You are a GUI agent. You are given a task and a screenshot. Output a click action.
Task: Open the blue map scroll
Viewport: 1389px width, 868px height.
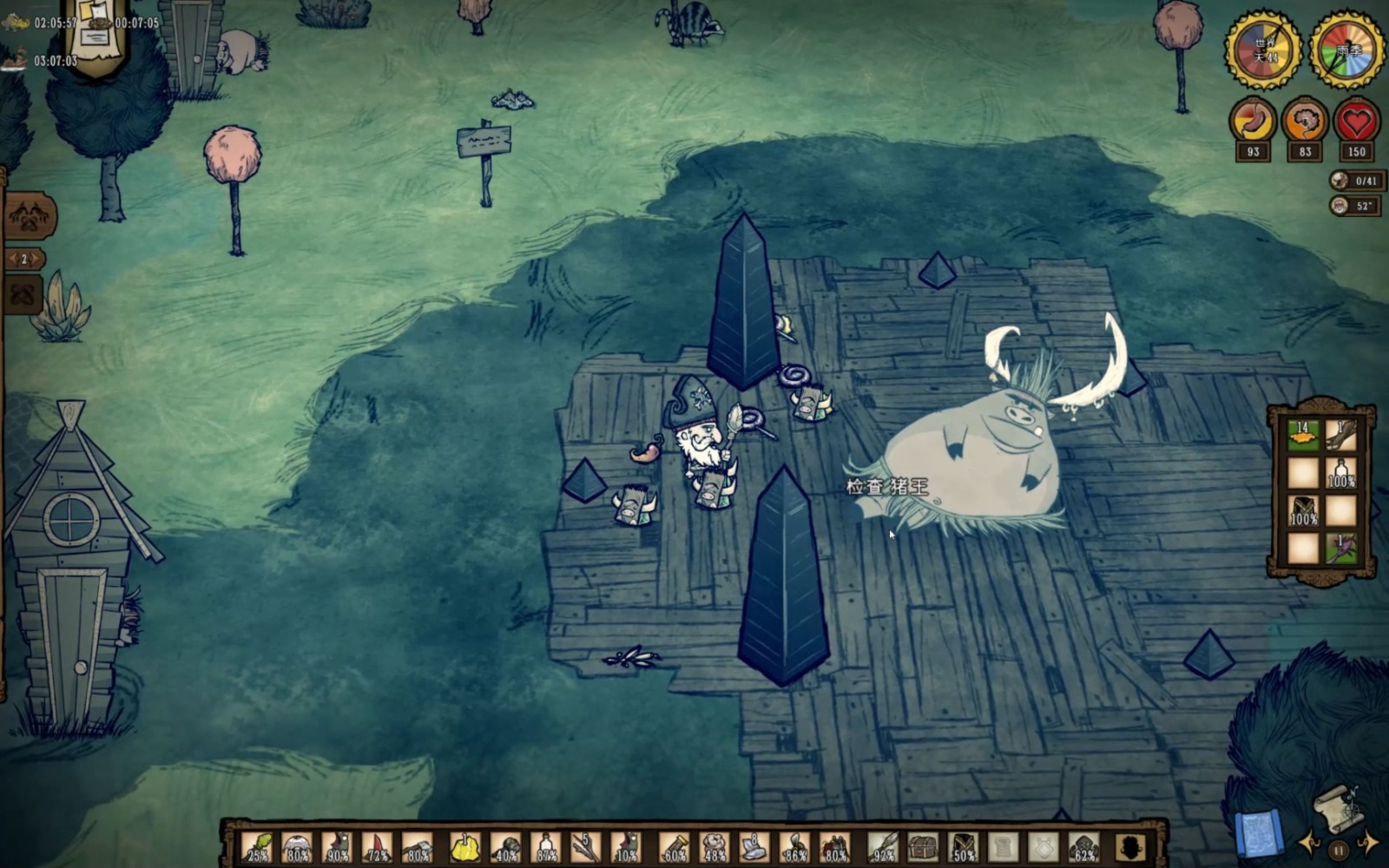(1258, 833)
